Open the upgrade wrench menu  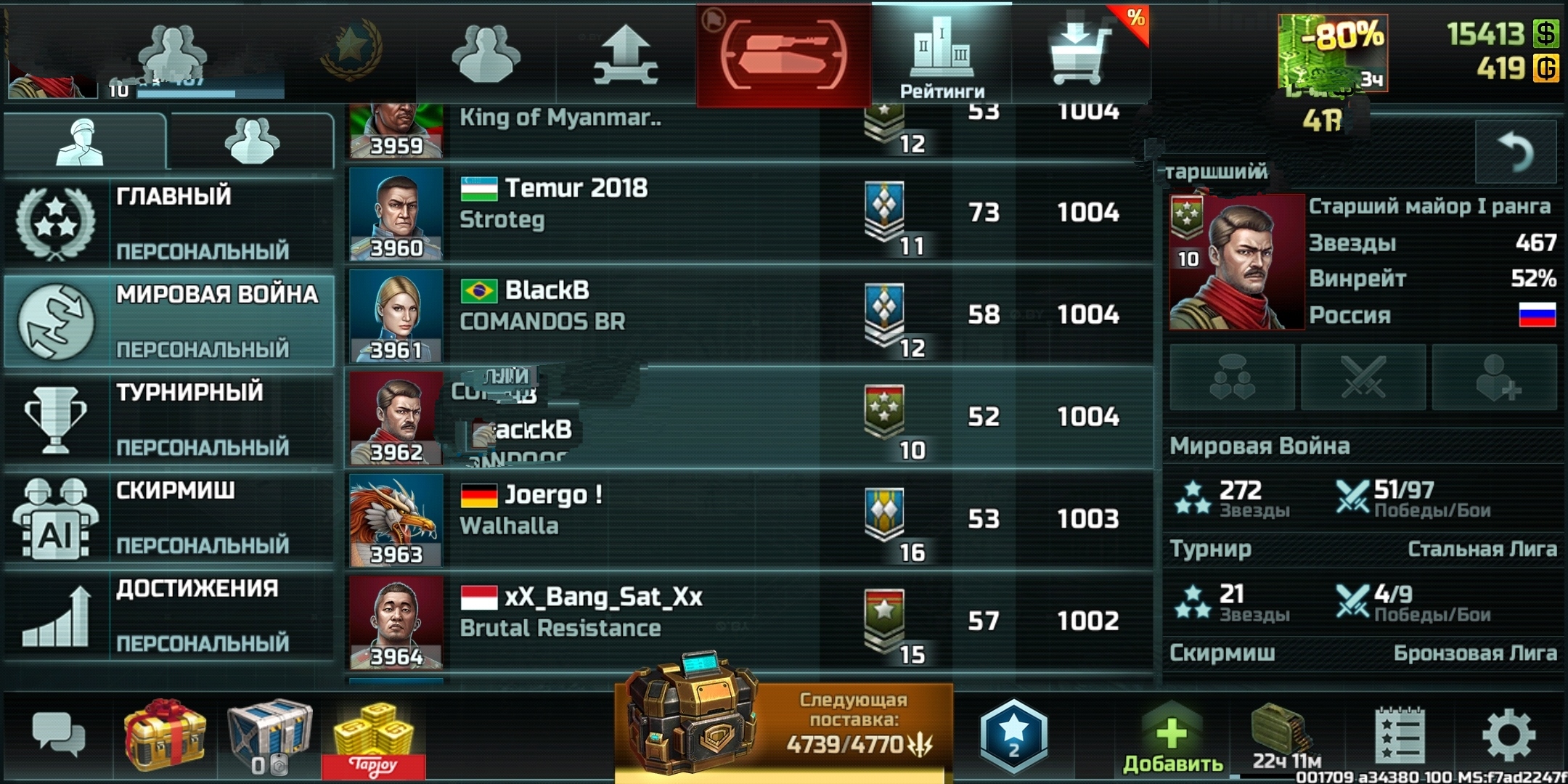(626, 55)
